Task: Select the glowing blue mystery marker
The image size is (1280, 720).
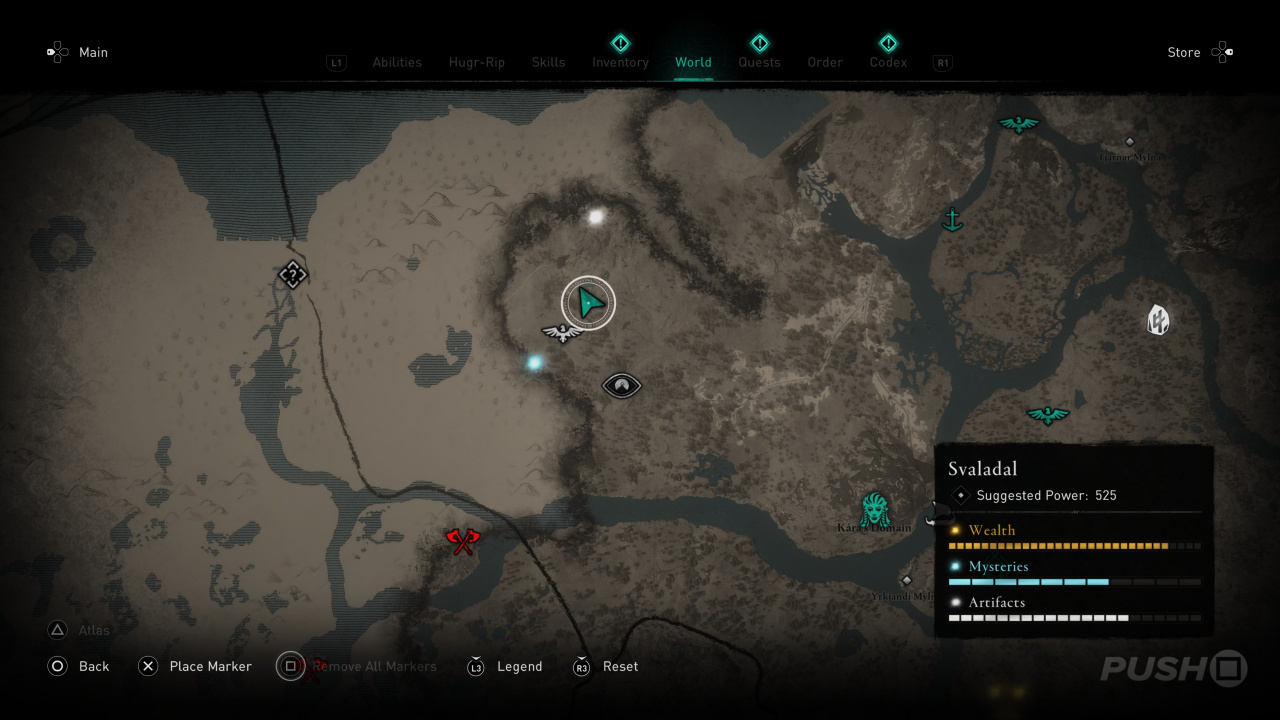Action: 535,362
